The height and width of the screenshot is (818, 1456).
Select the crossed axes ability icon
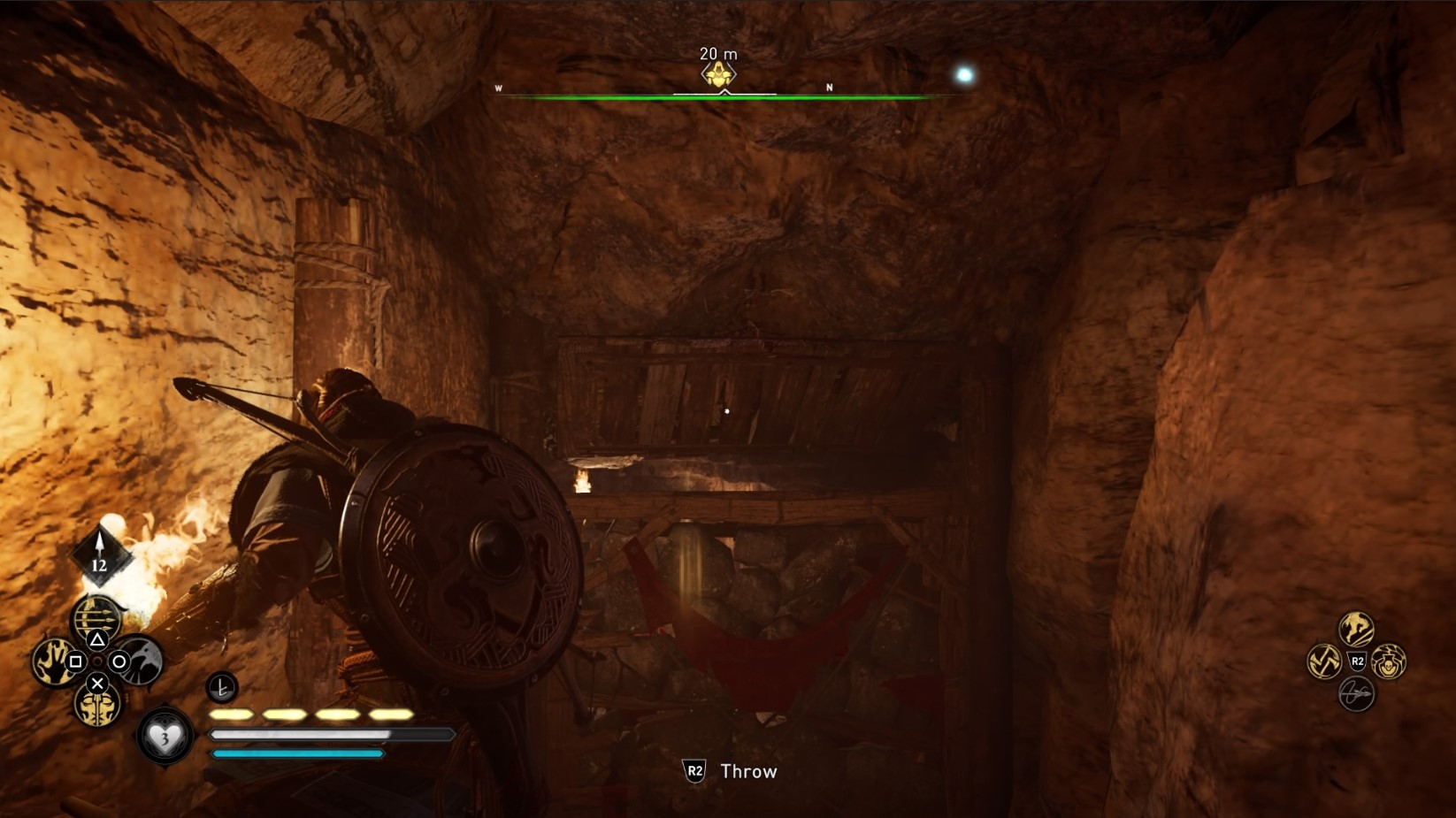pos(1324,661)
